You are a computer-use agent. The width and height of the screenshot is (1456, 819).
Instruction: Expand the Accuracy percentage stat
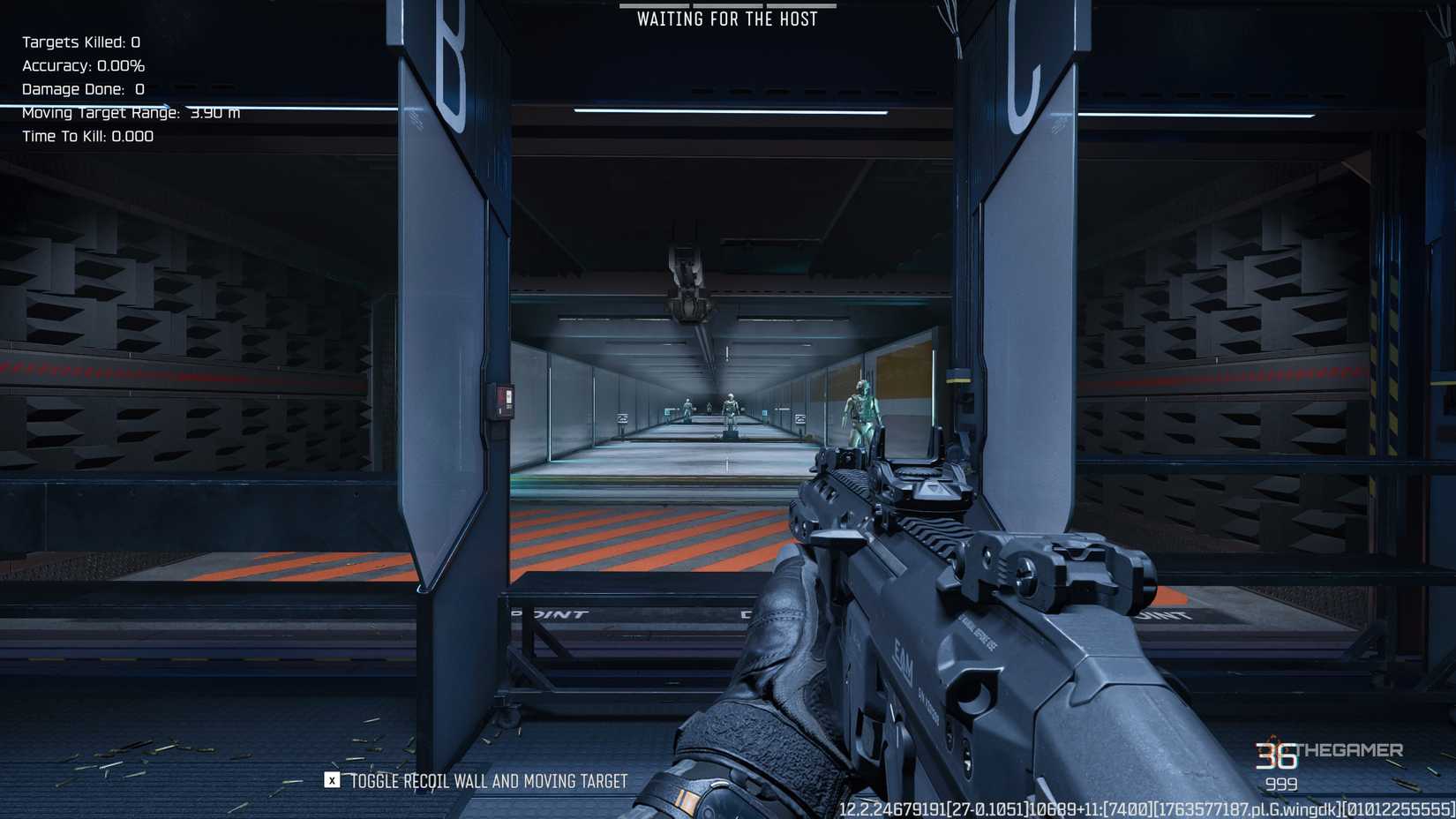coord(83,65)
